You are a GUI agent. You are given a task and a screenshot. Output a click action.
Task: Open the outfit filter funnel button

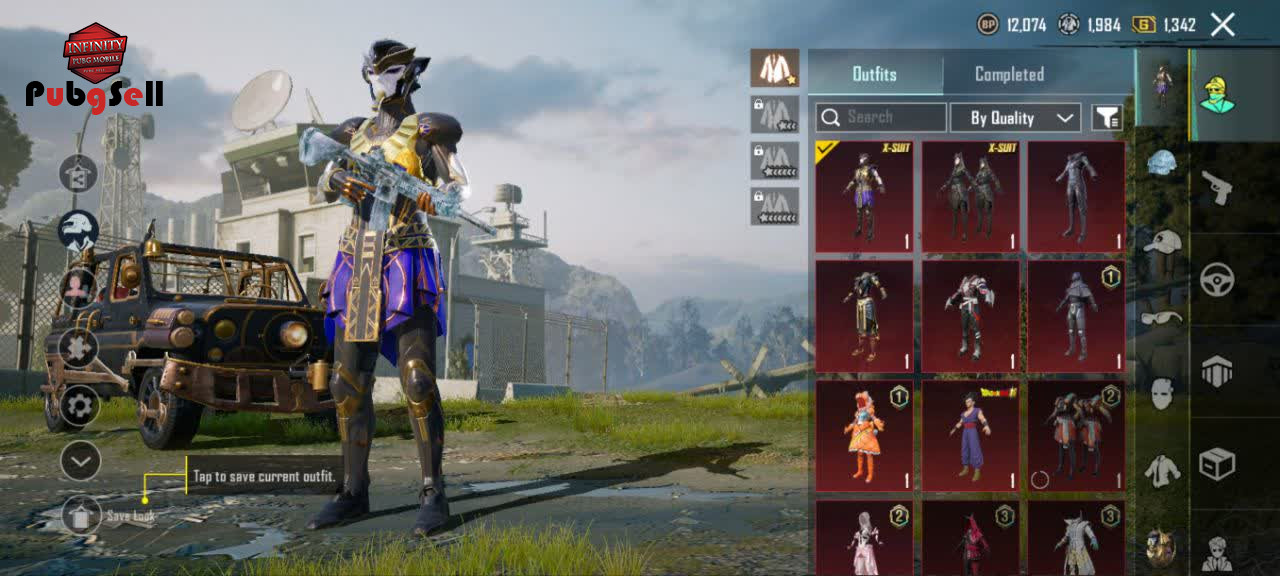pyautogui.click(x=1106, y=118)
